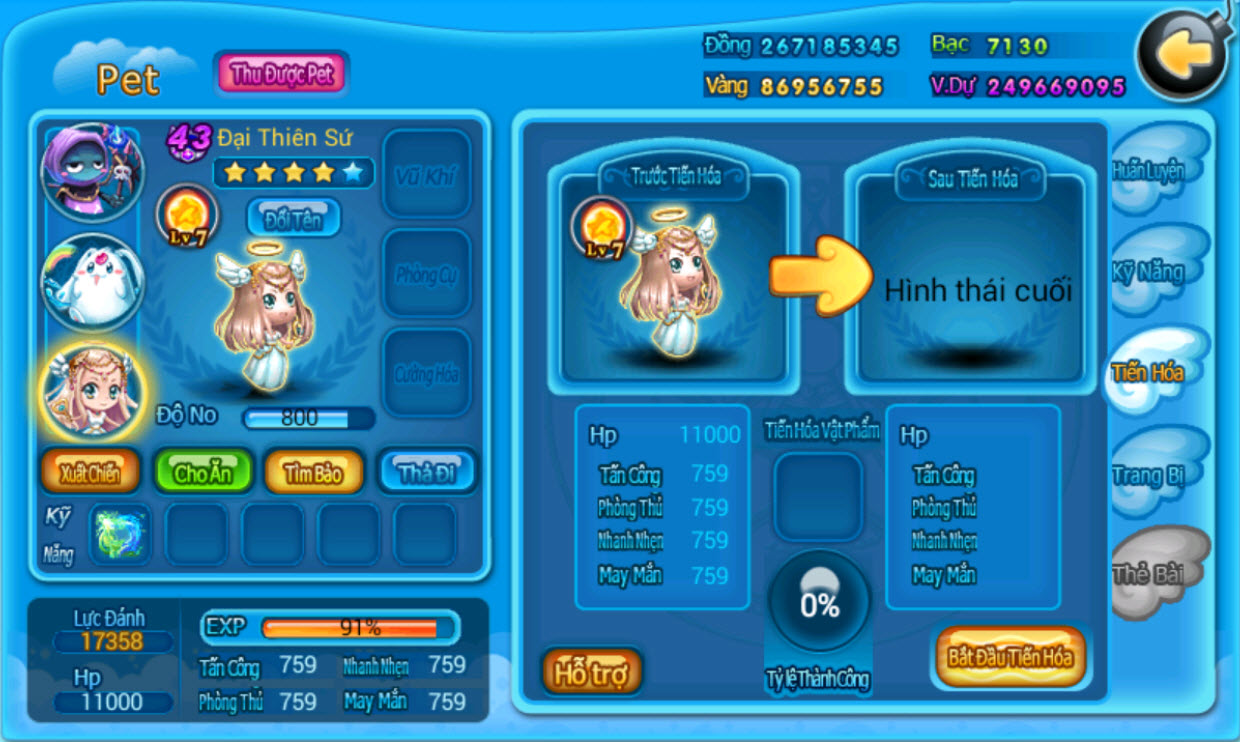Switch to the Trang Bị tab
This screenshot has height=742, width=1240.
[x=1150, y=474]
